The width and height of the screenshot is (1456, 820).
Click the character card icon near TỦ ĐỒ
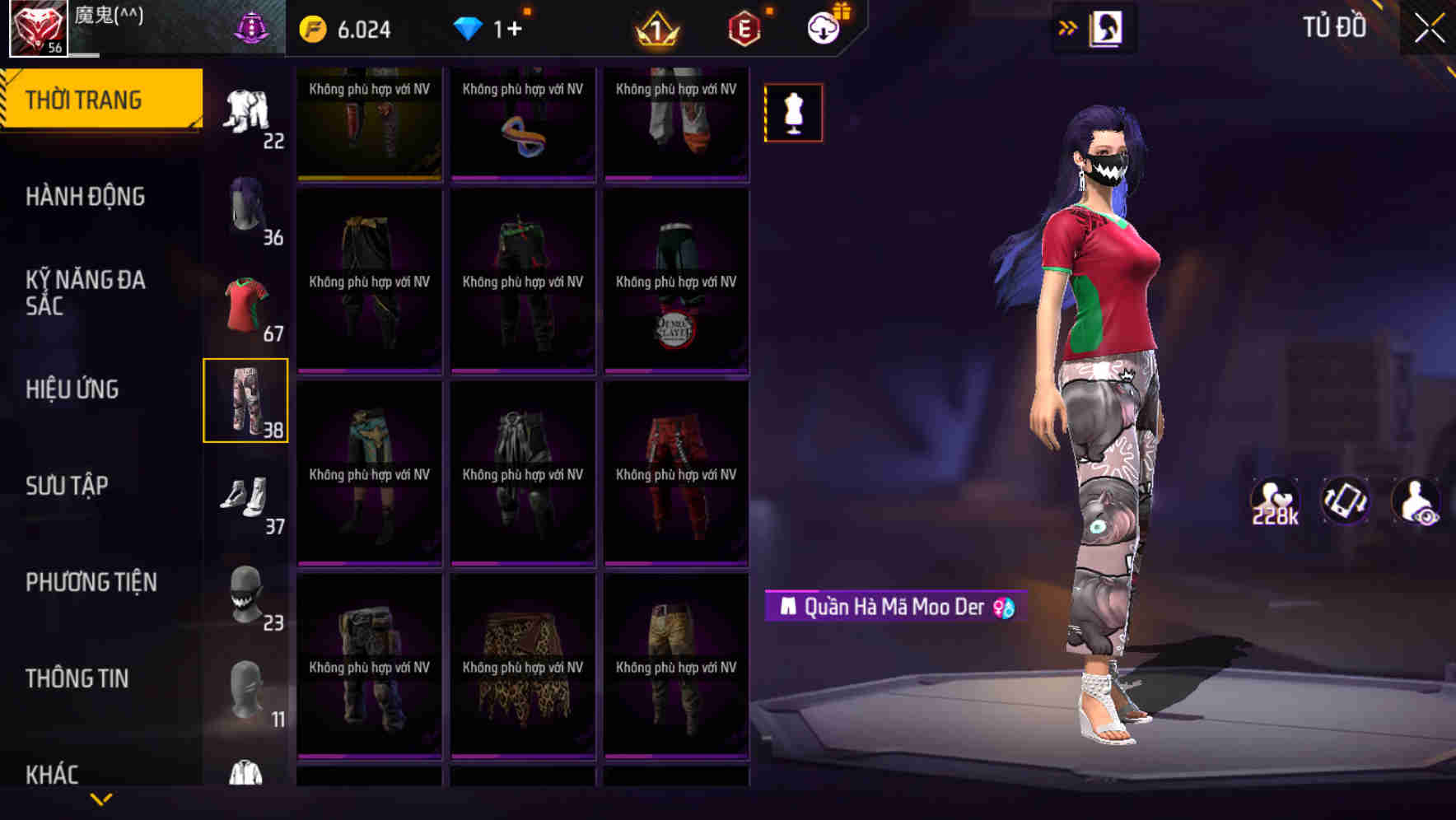pyautogui.click(x=1108, y=27)
